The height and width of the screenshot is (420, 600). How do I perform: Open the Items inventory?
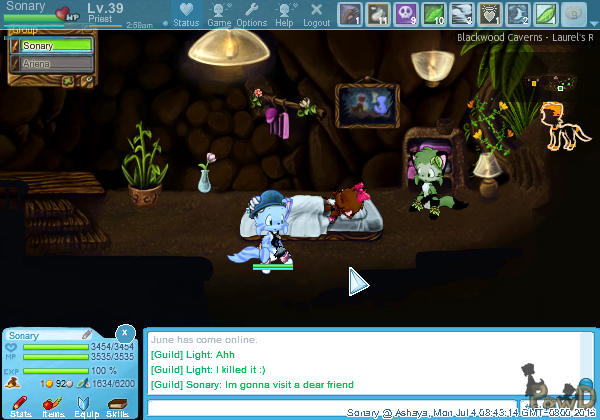53,404
